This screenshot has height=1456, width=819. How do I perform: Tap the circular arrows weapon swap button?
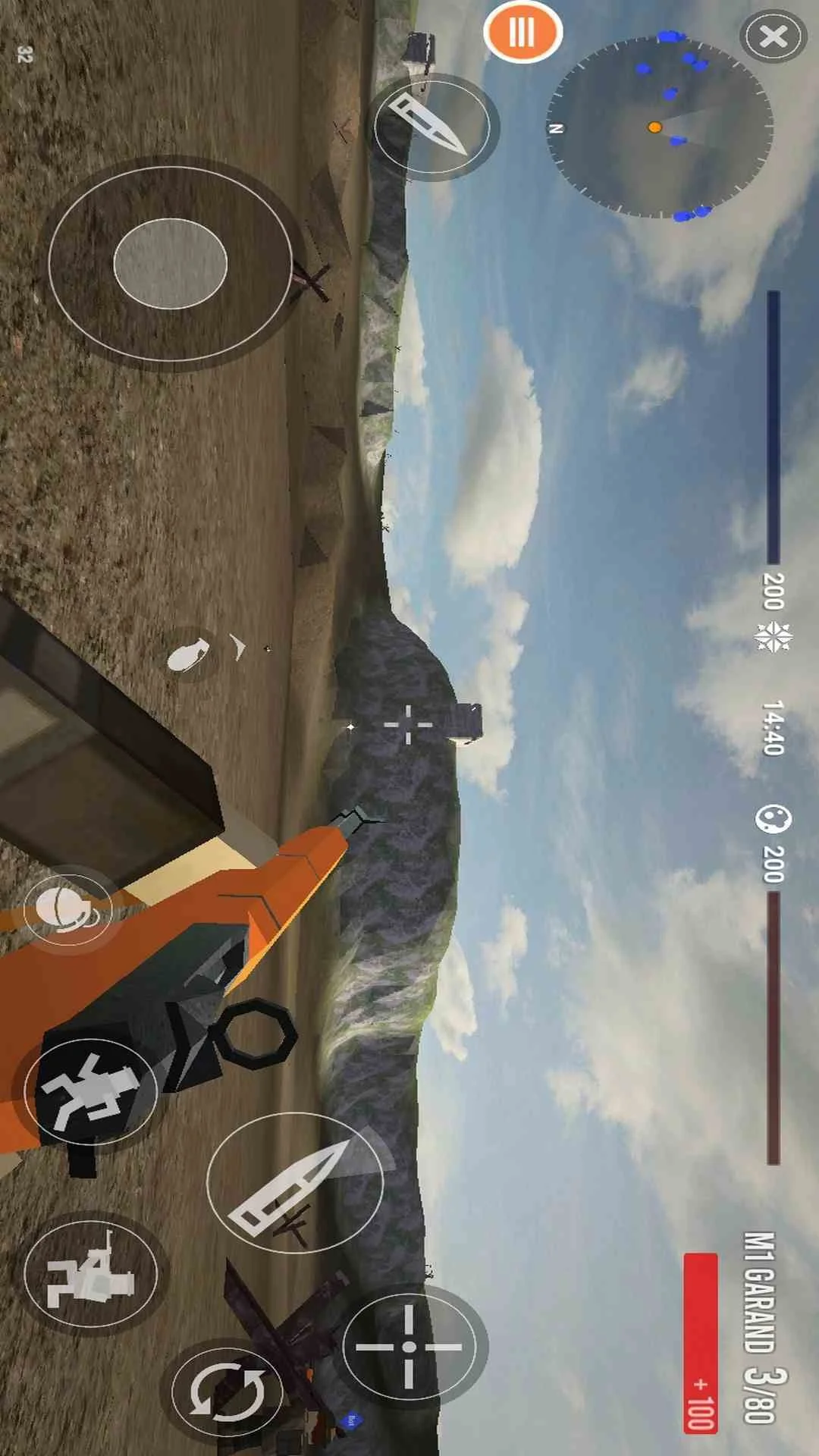[227, 1392]
